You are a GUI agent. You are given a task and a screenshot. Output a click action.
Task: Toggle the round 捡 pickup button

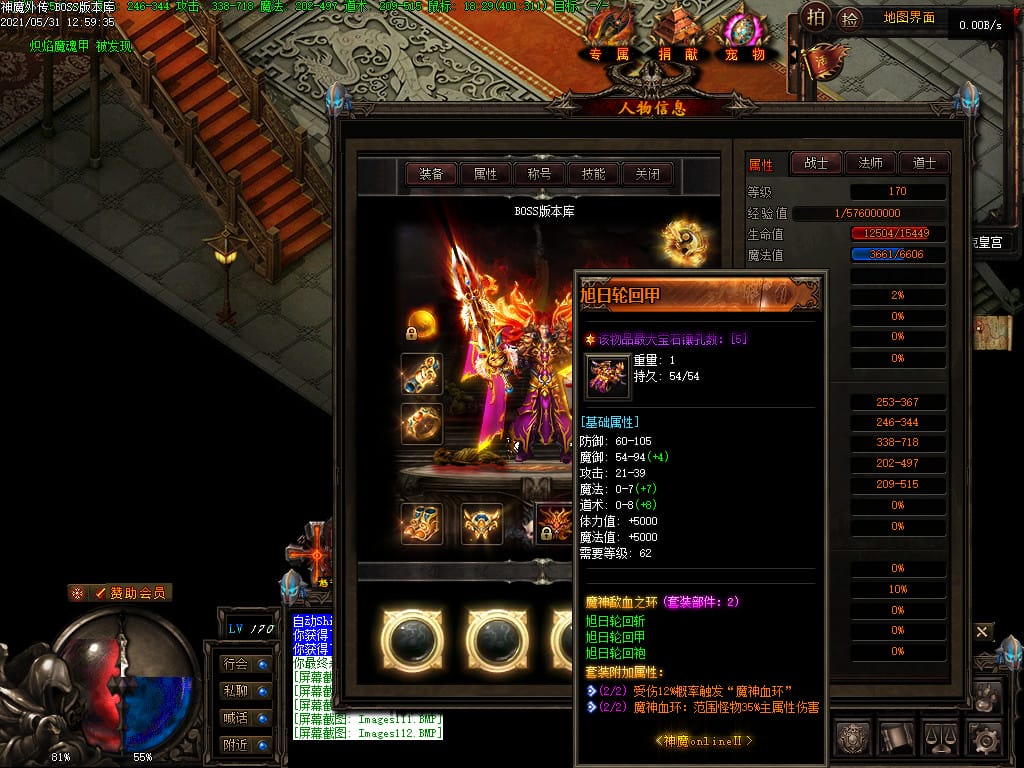(x=849, y=18)
